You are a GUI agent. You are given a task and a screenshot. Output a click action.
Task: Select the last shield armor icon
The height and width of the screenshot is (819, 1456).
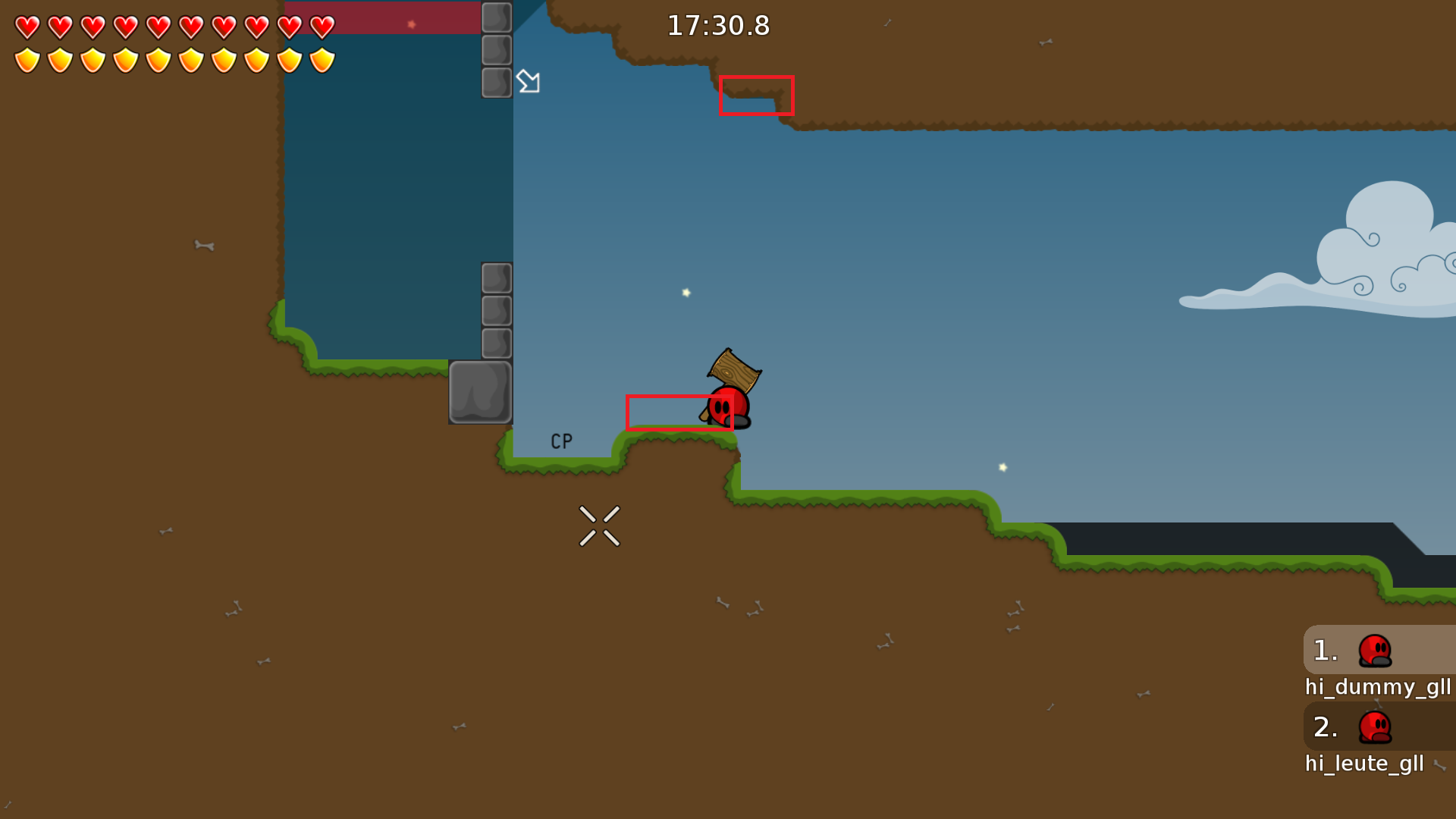click(322, 59)
